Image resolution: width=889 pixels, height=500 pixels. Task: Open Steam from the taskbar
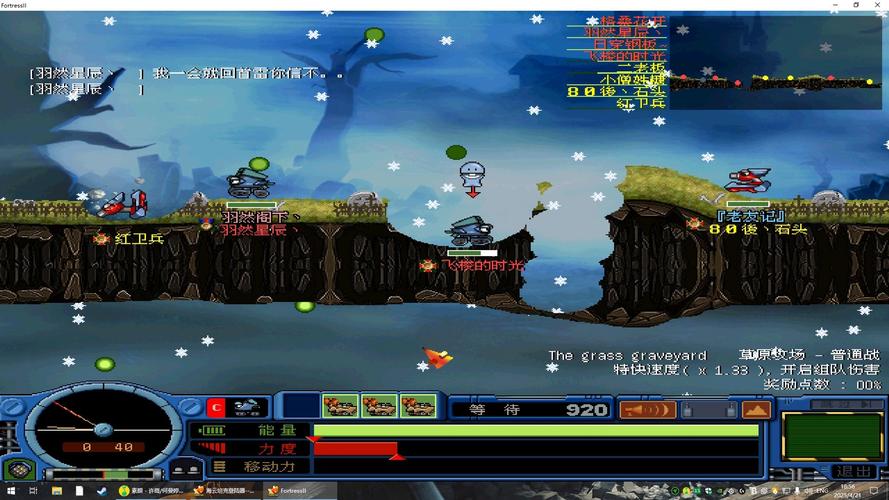point(101,491)
